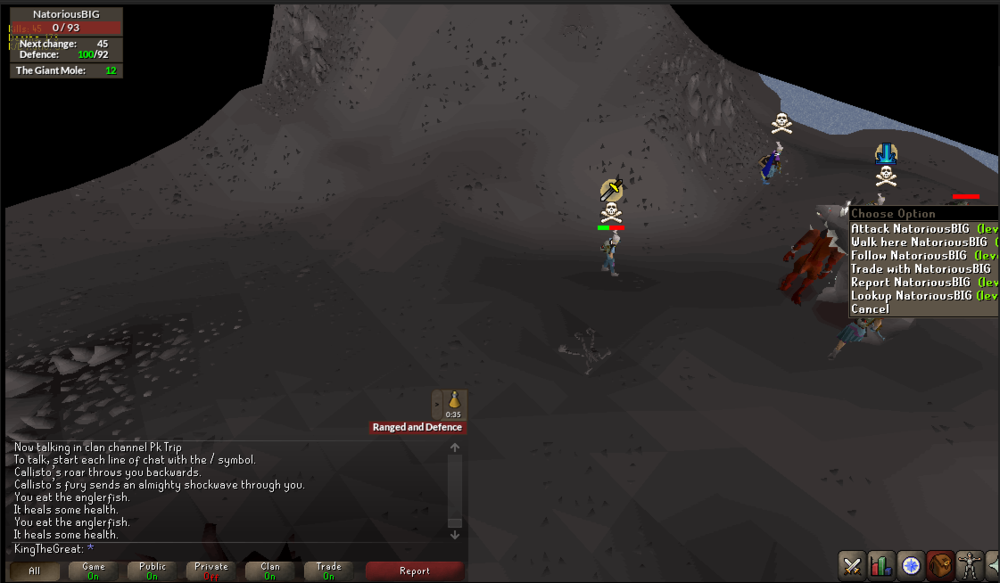1000x583 pixels.
Task: Open the Inventory backpack tab
Action: [939, 565]
